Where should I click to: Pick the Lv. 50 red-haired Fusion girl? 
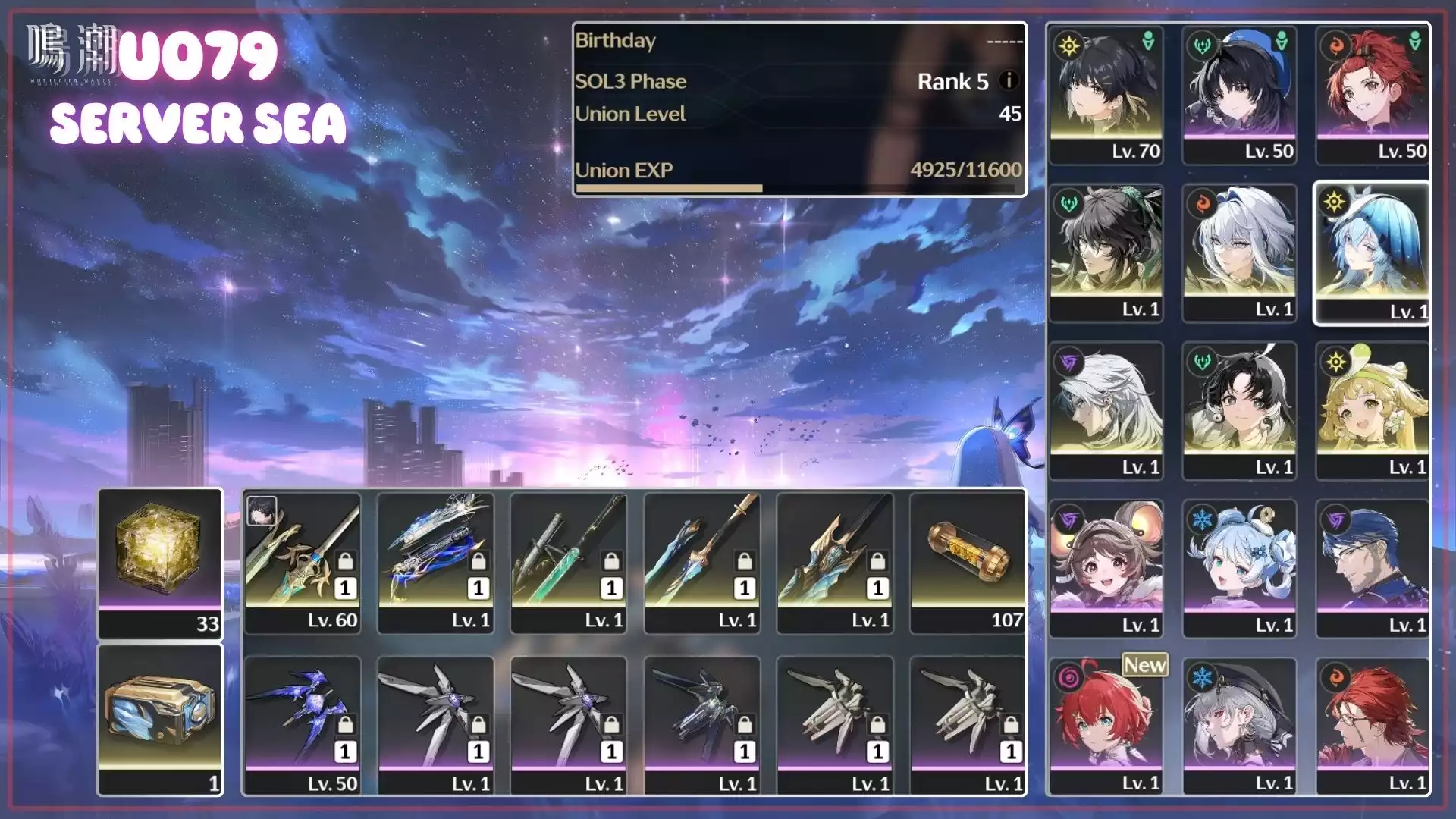1373,94
